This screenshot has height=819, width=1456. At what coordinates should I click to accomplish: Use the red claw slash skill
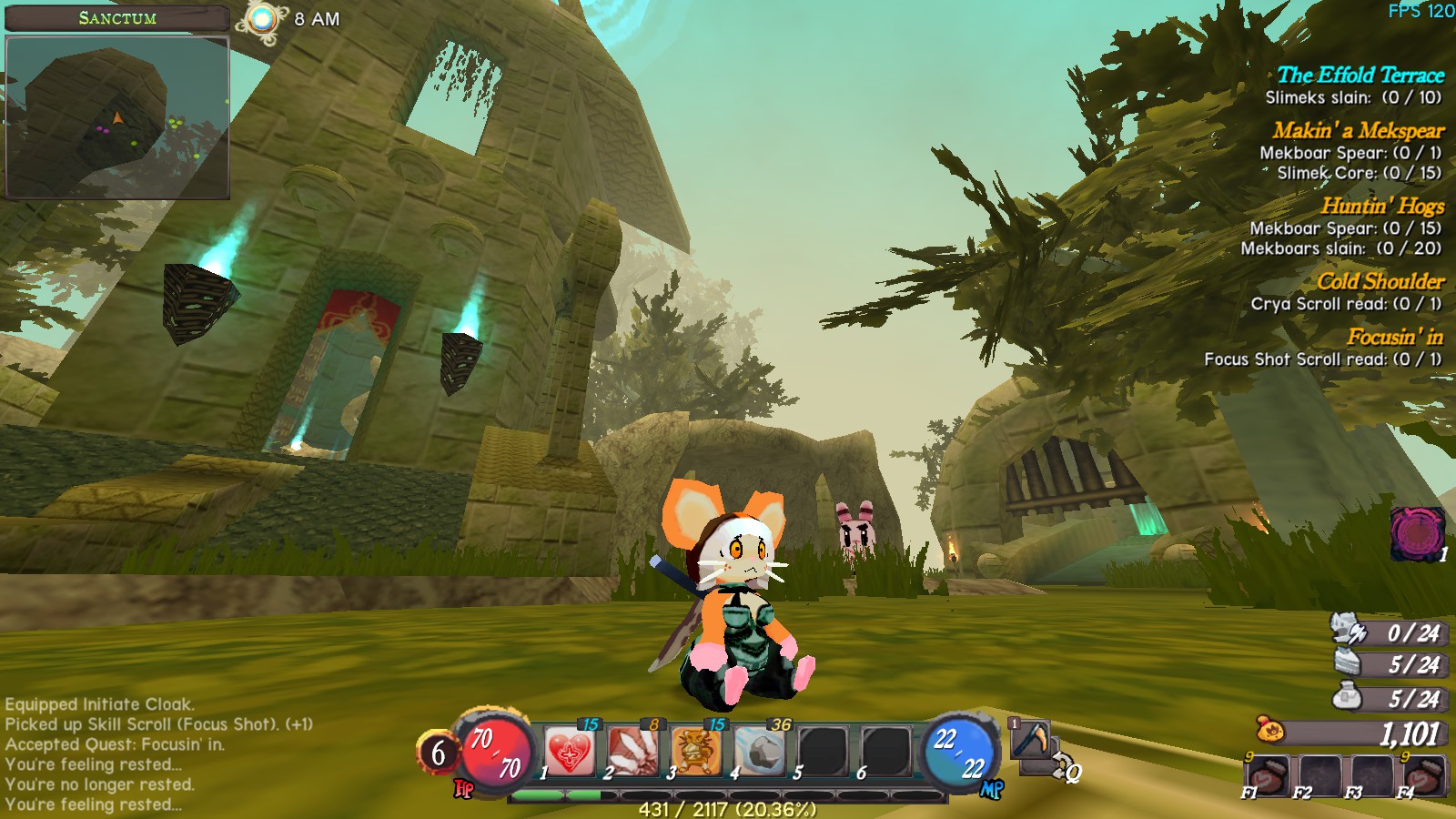(633, 753)
